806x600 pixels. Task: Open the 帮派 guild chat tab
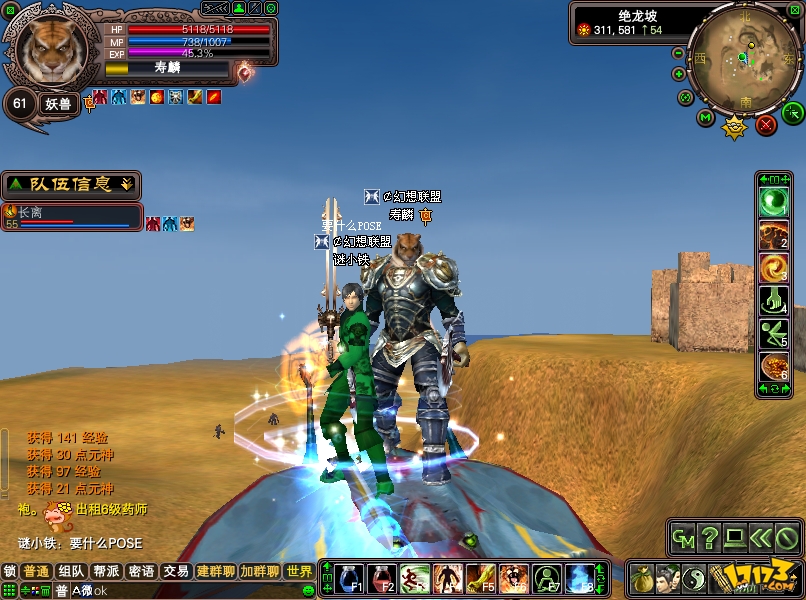[106, 571]
